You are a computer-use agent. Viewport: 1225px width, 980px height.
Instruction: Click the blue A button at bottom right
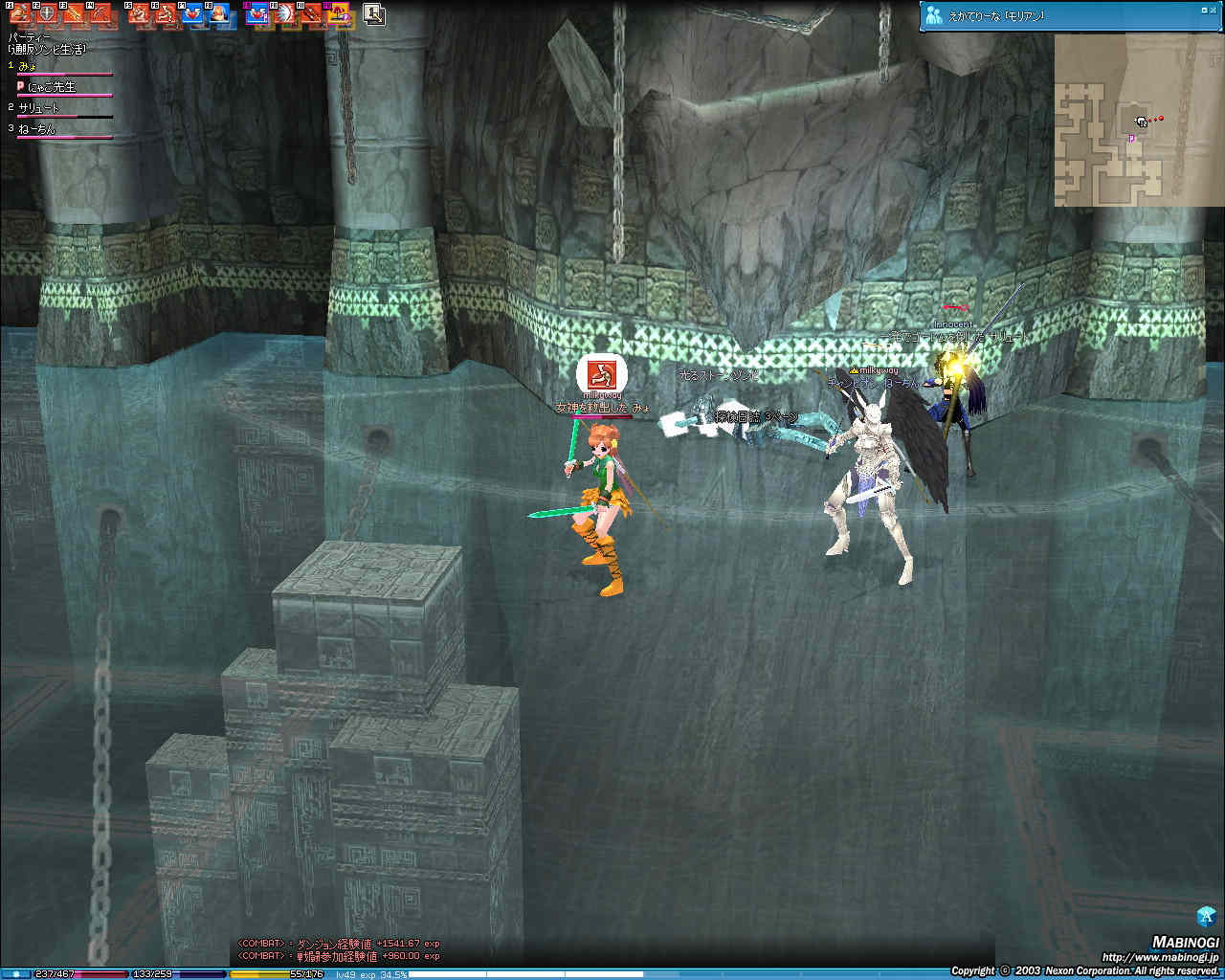click(1206, 914)
